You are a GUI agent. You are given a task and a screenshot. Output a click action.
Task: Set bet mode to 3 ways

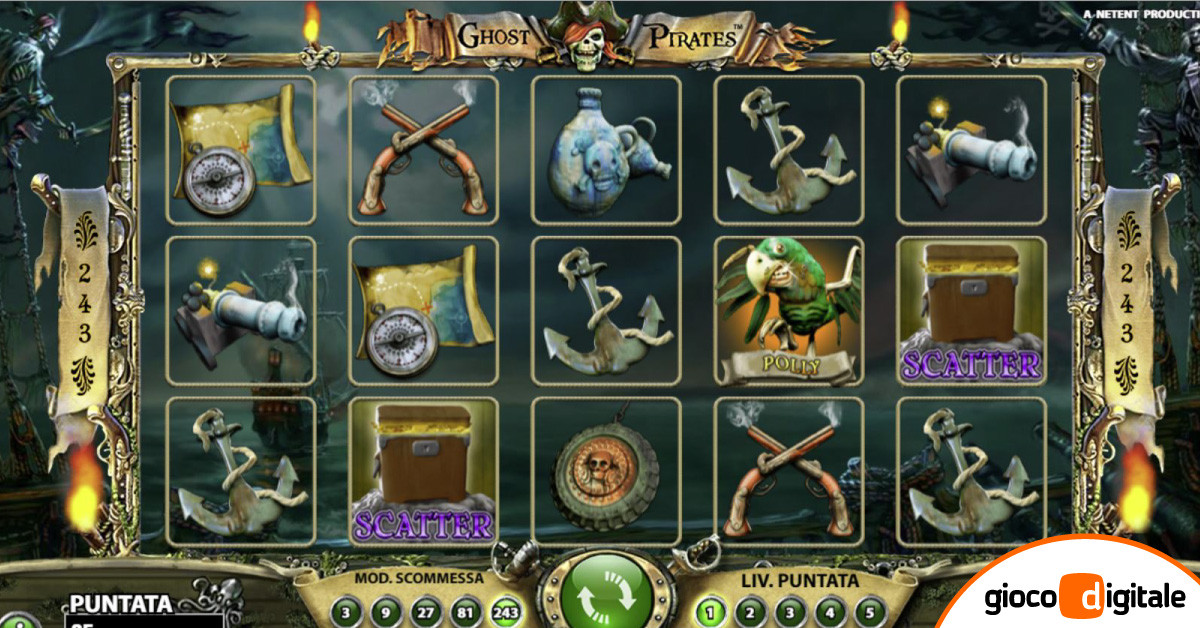(x=346, y=611)
